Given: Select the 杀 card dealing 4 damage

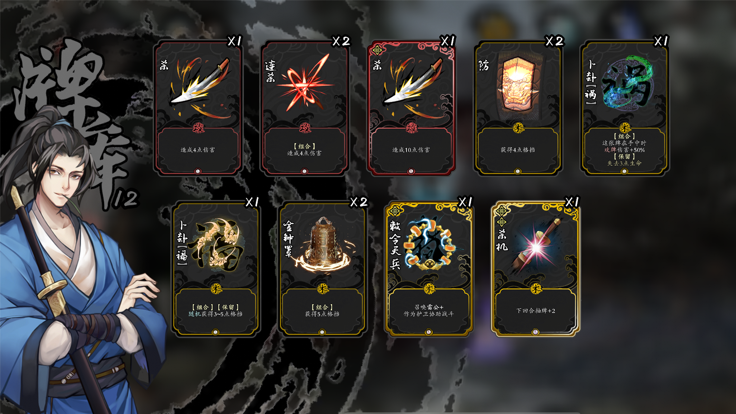Looking at the screenshot, I should (x=198, y=109).
